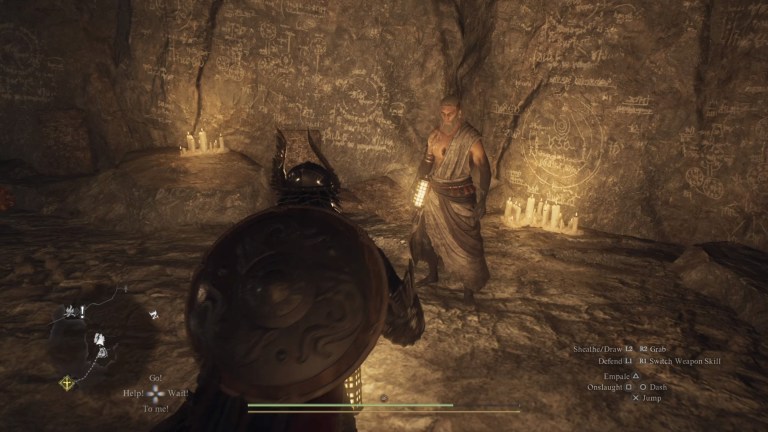Select the yellow diamond quest marker
Image resolution: width=768 pixels, height=432 pixels.
point(68,382)
